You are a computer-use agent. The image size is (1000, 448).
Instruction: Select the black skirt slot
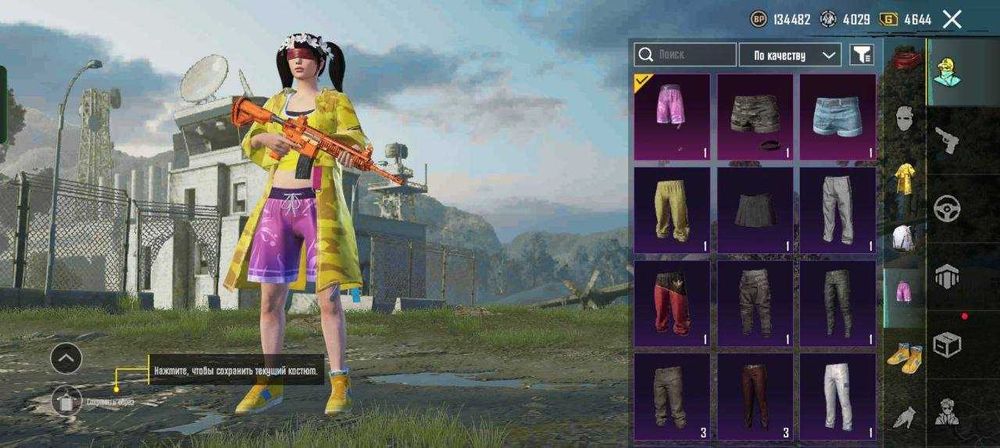point(755,210)
